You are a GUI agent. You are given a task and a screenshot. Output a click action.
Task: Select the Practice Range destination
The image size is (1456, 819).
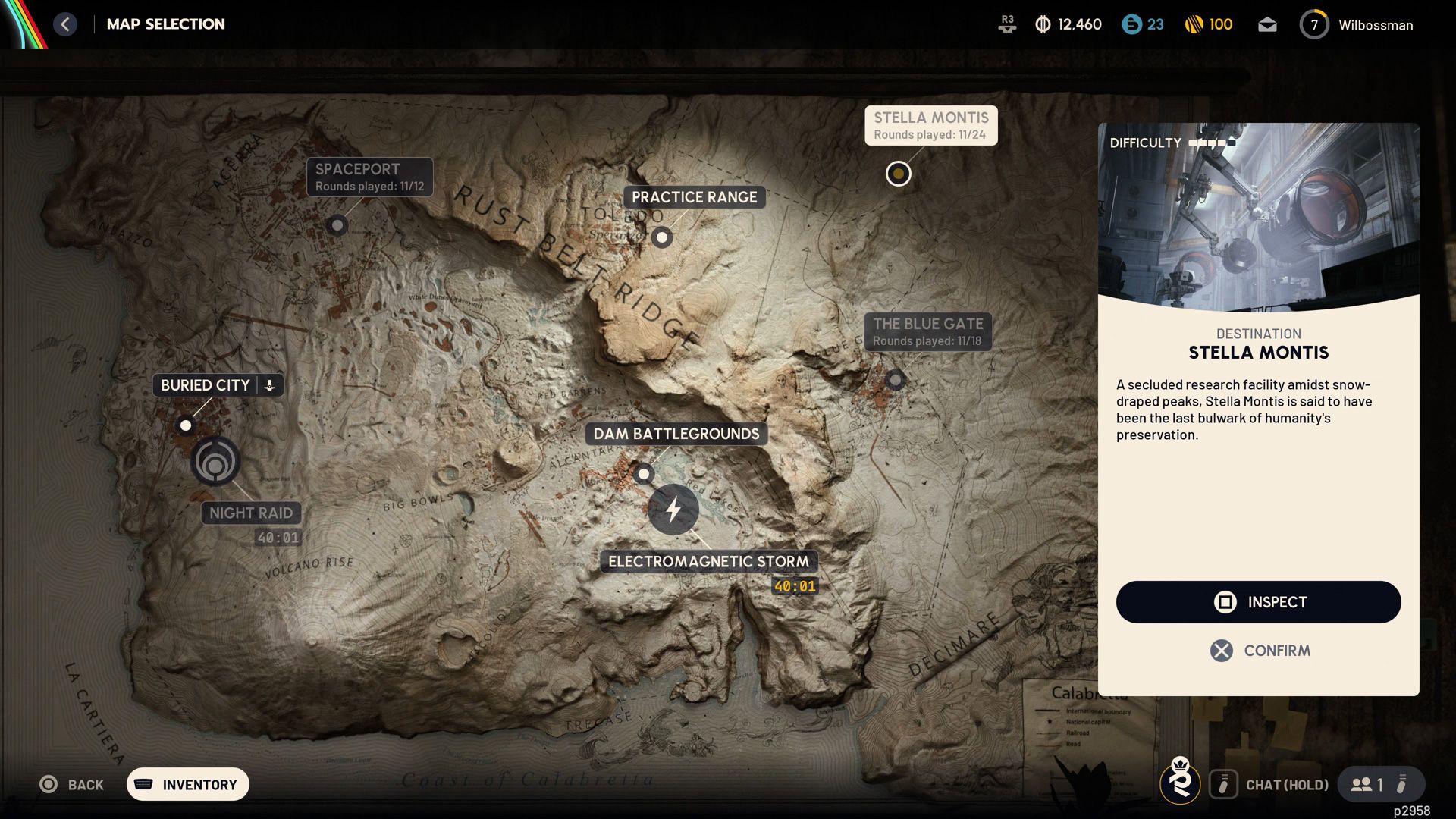click(661, 237)
